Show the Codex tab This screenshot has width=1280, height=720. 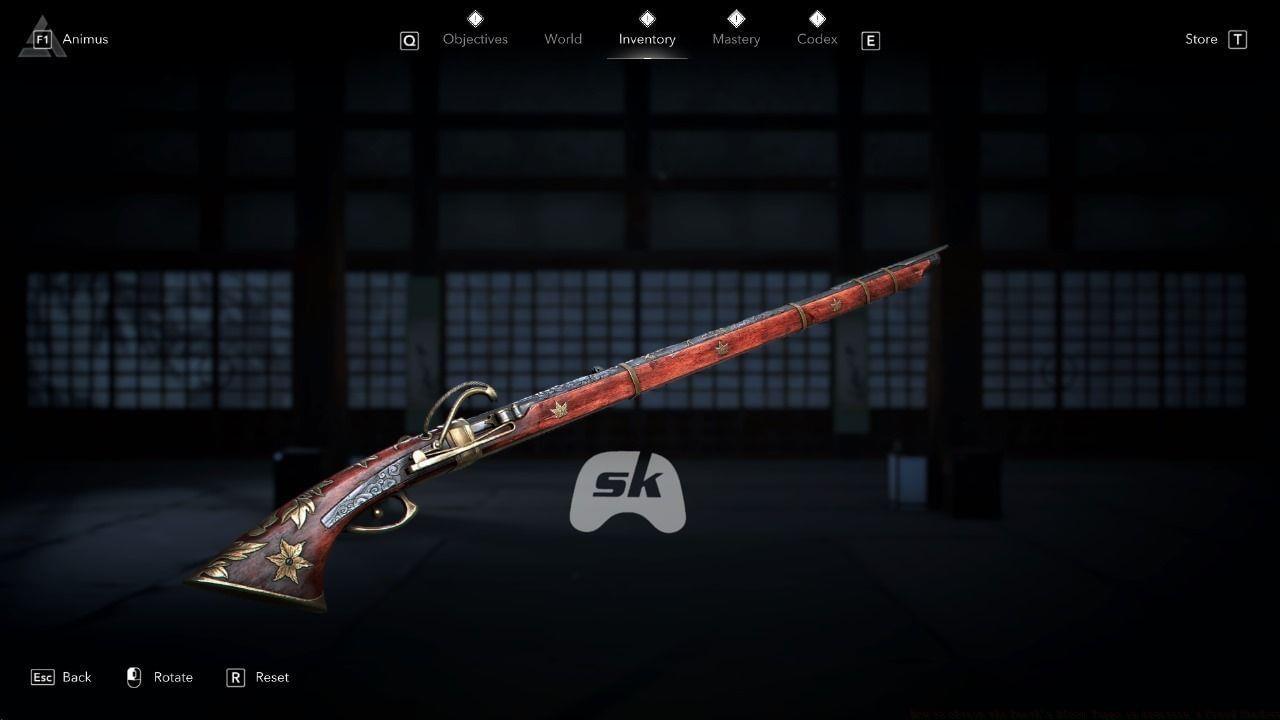click(817, 39)
